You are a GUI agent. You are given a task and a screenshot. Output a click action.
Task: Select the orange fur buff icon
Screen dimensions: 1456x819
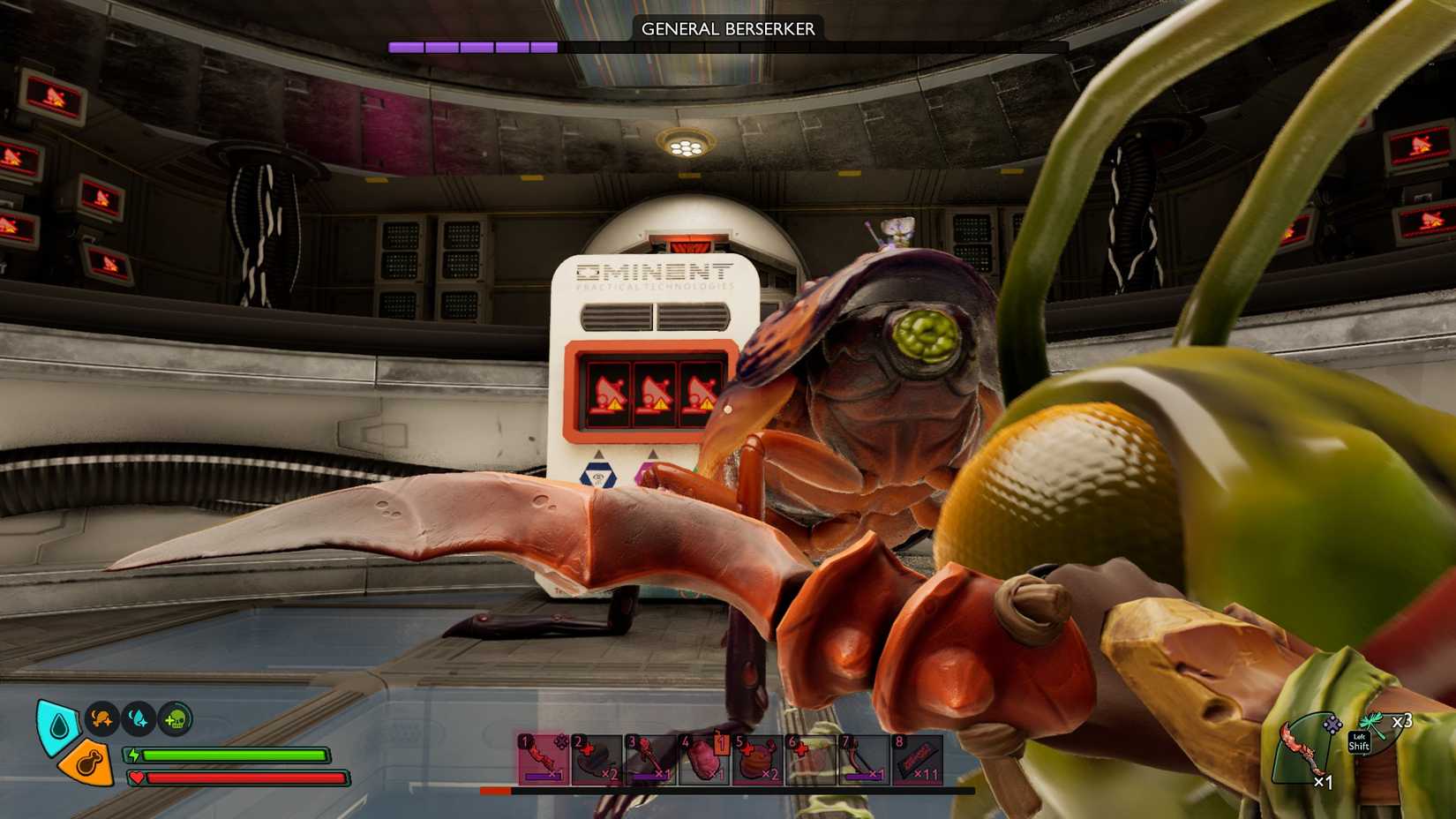point(101,719)
